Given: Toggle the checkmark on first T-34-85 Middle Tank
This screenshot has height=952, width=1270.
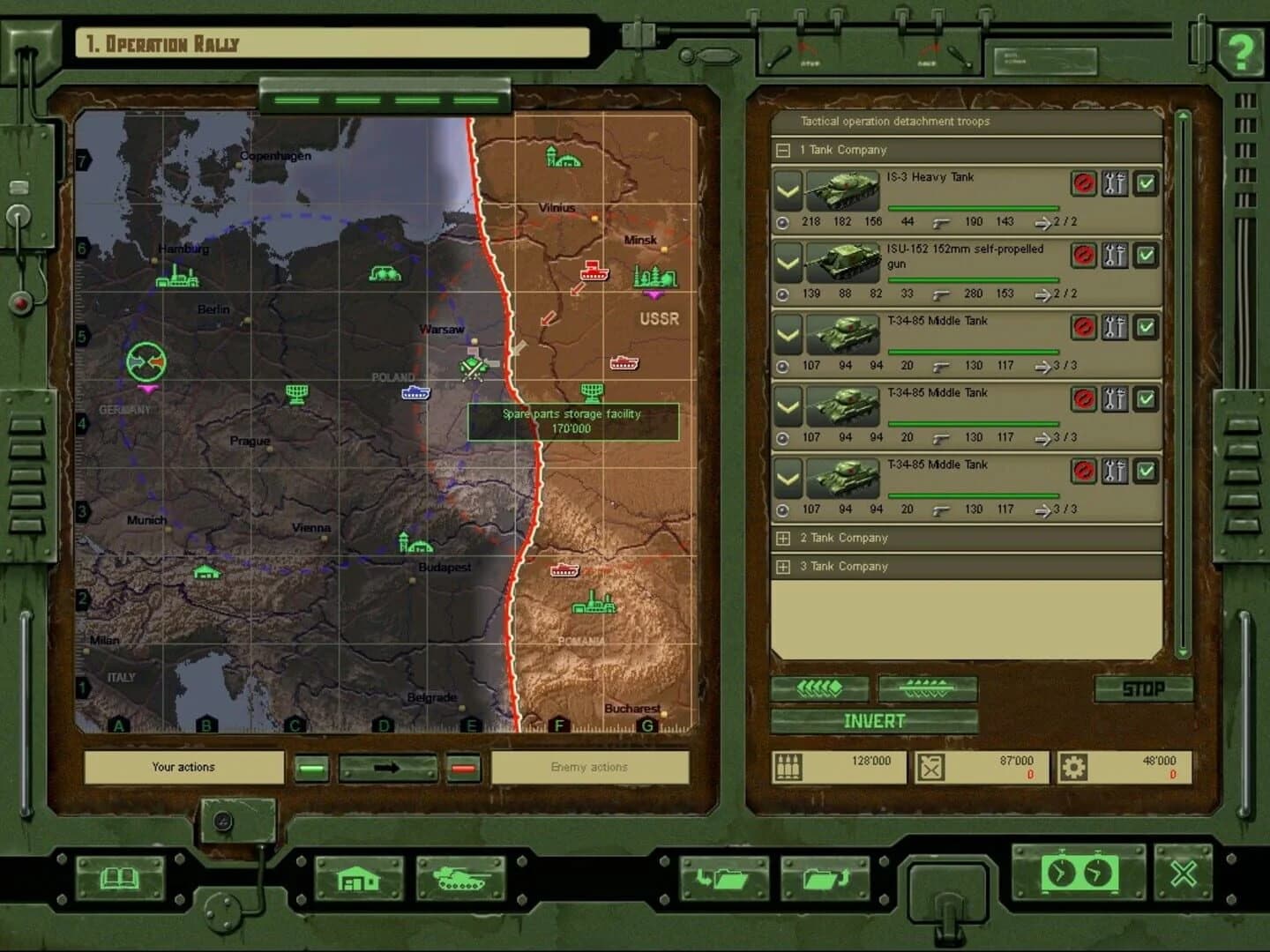Looking at the screenshot, I should [1146, 327].
